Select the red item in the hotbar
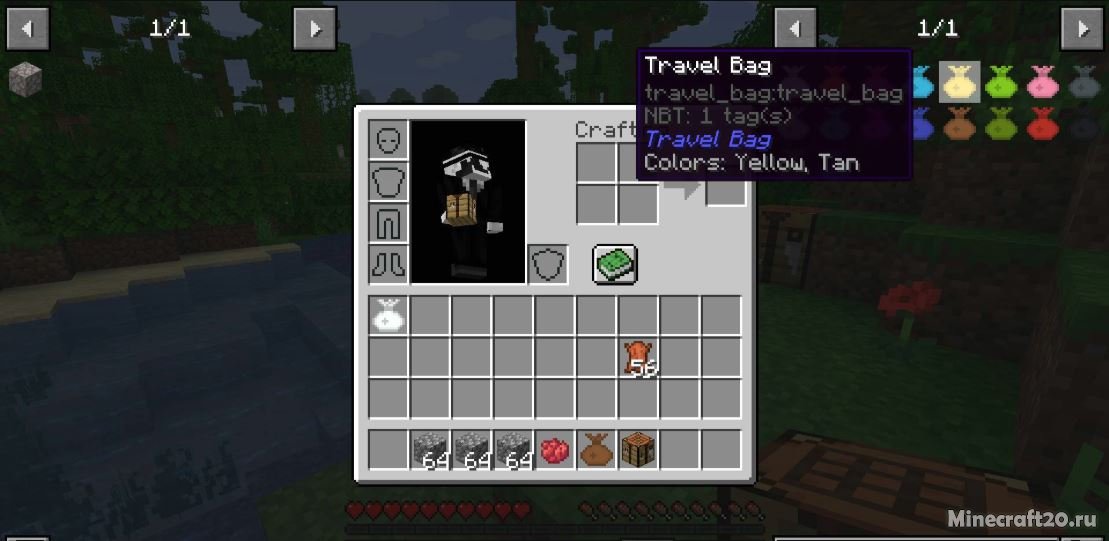 pos(554,450)
